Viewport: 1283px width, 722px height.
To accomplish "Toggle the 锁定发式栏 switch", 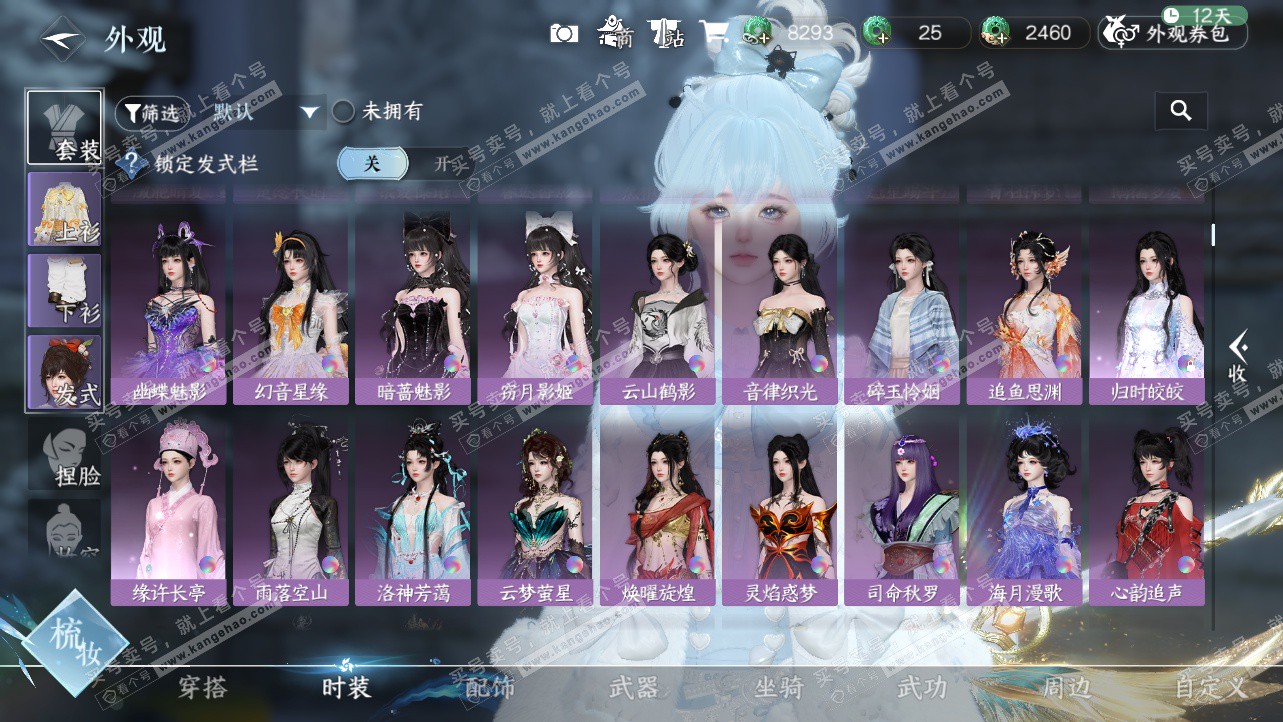I will [402, 164].
